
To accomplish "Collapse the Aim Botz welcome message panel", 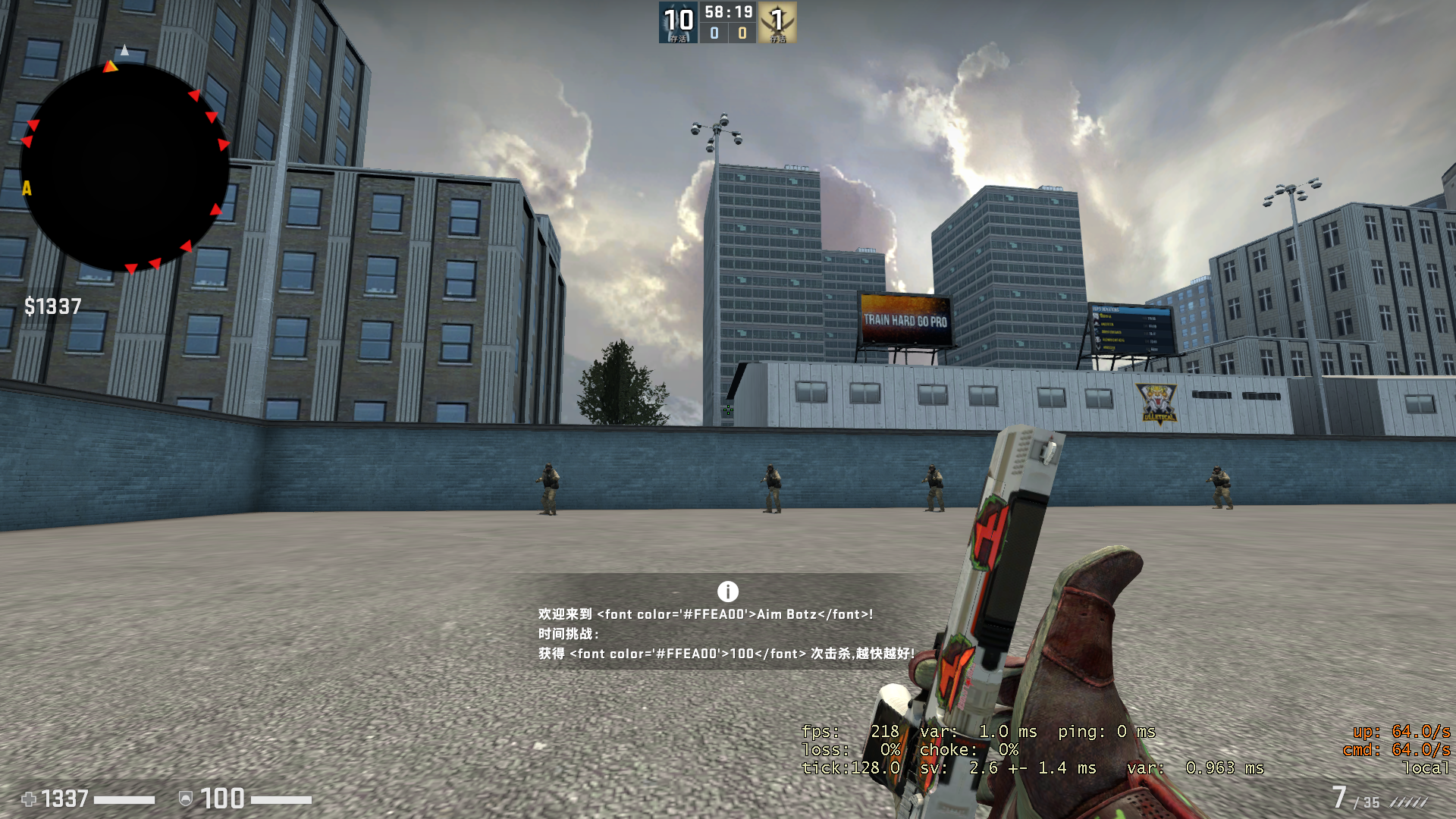I will tap(726, 633).
